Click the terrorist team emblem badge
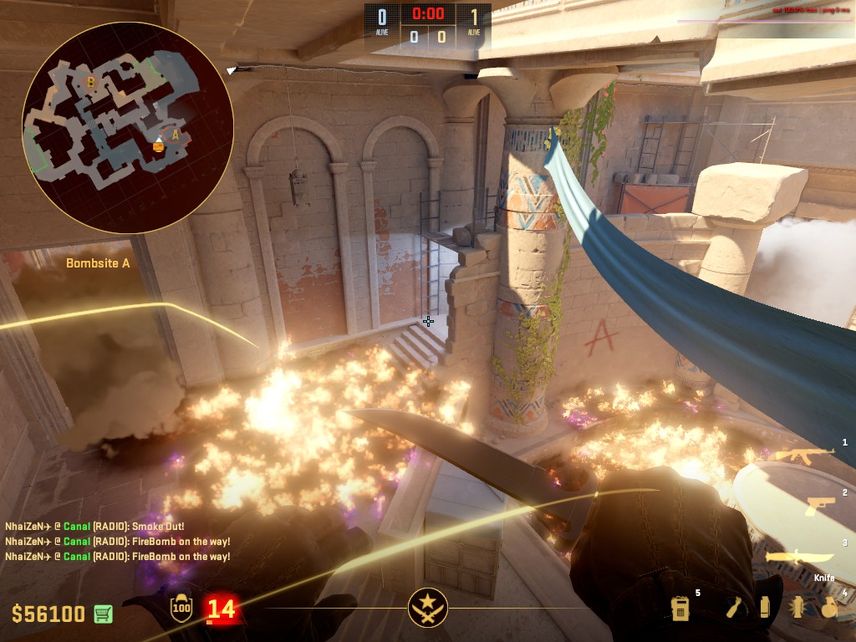 tap(427, 607)
